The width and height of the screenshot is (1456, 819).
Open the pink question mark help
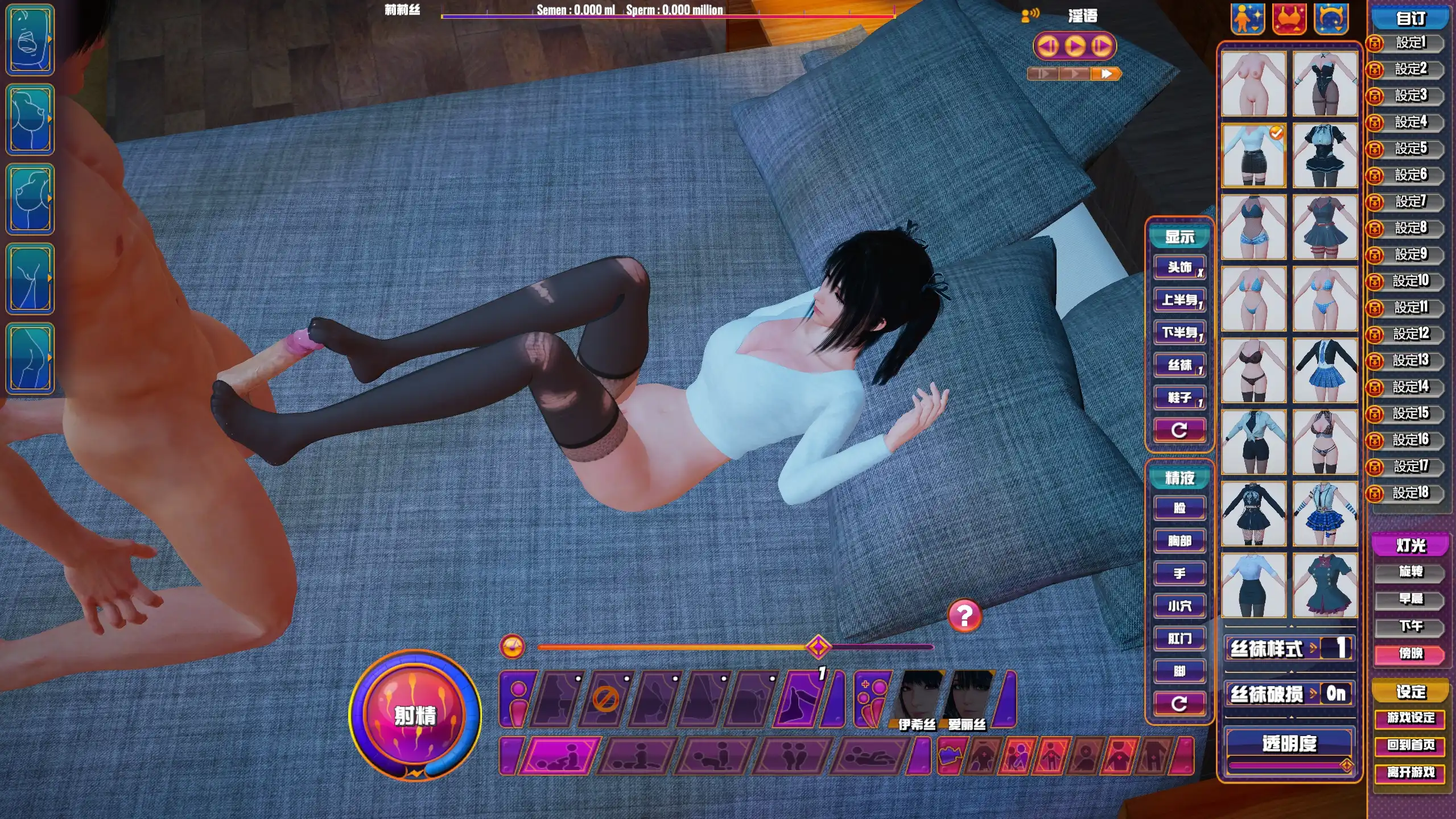click(964, 616)
